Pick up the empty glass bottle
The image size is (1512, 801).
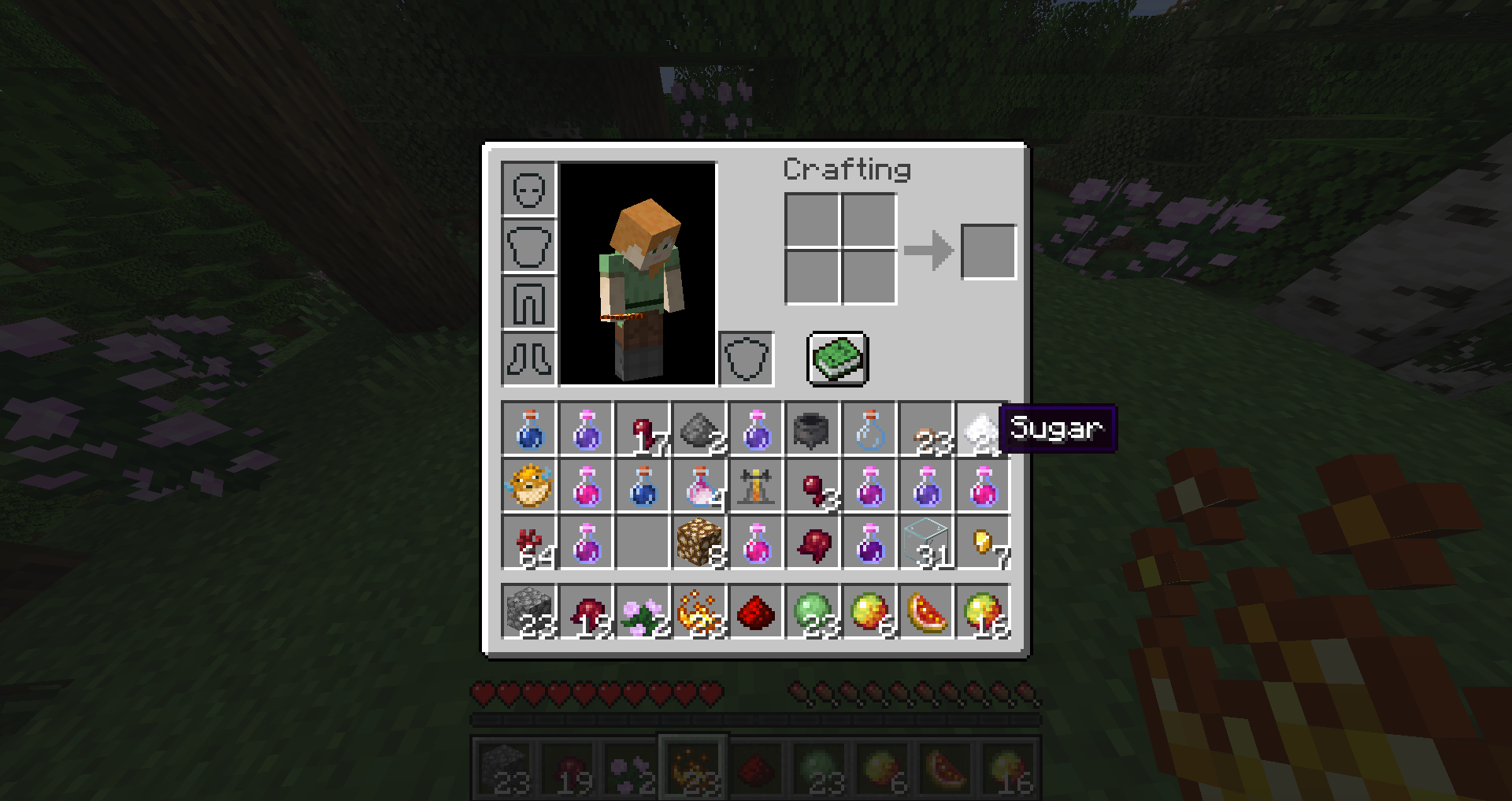[869, 430]
